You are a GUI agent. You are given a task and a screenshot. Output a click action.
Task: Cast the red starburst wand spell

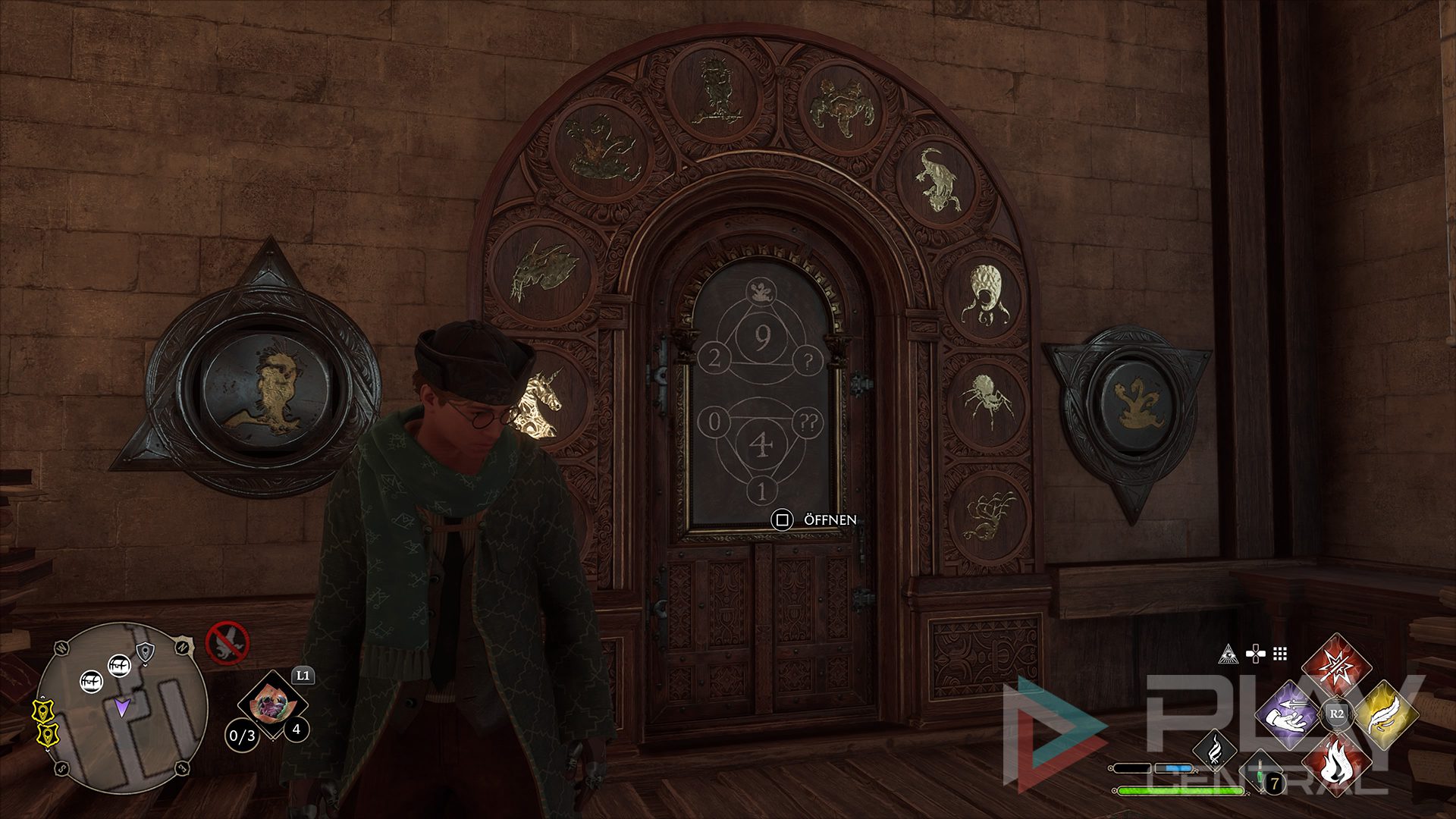coord(1336,668)
